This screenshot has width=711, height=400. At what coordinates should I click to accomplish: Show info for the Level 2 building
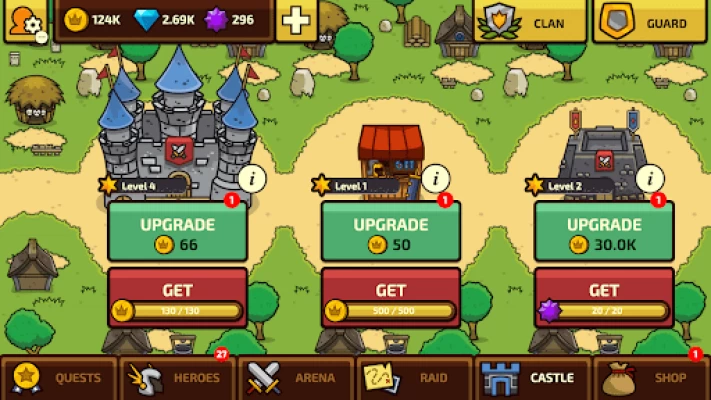650,179
